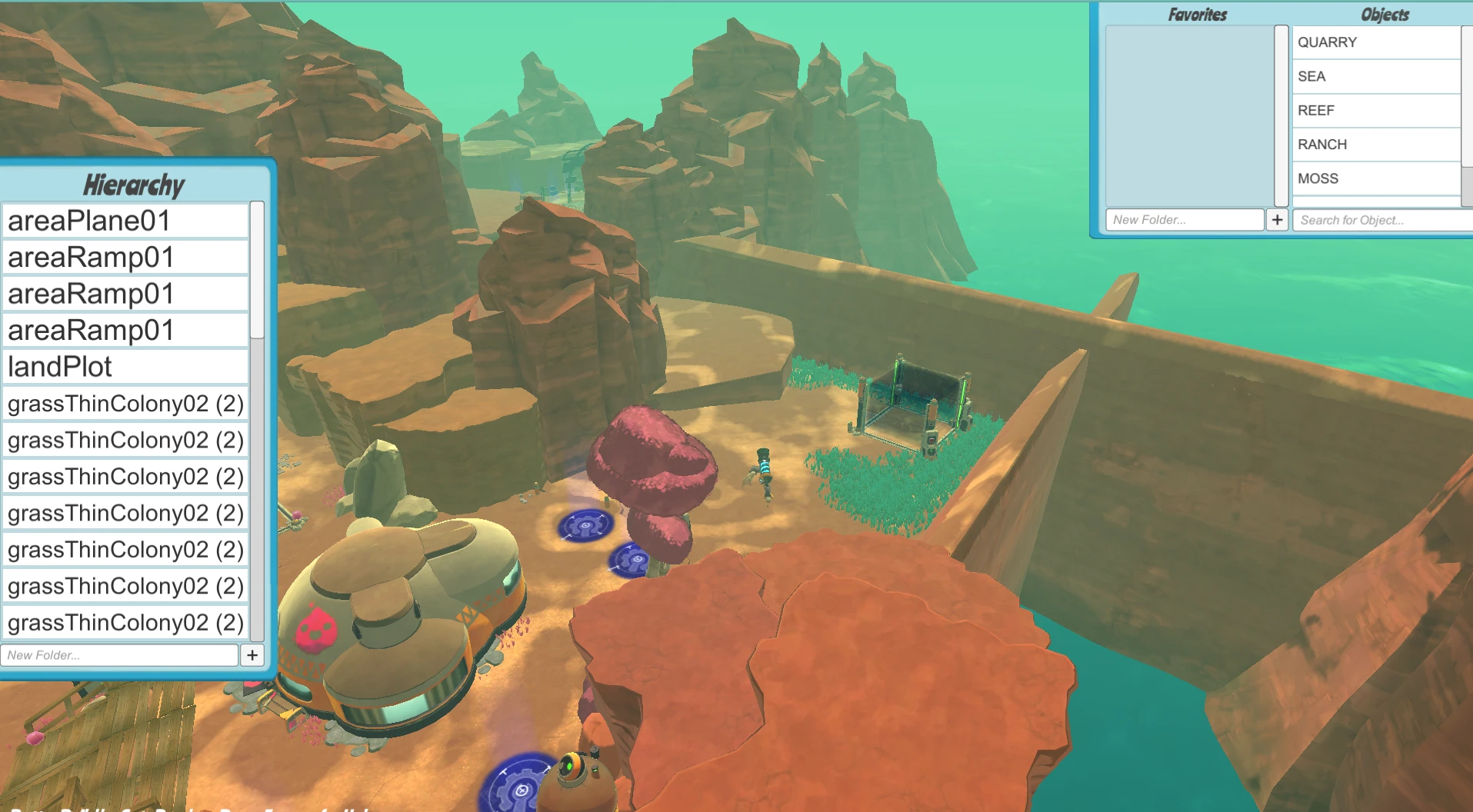The height and width of the screenshot is (812, 1473).
Task: Choose QUARRY from the Objects list
Action: pyautogui.click(x=1327, y=42)
